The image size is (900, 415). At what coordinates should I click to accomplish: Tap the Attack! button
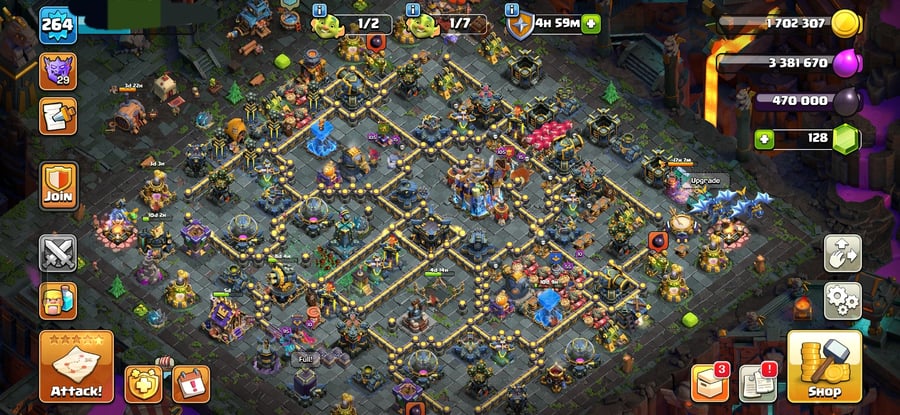(76, 367)
